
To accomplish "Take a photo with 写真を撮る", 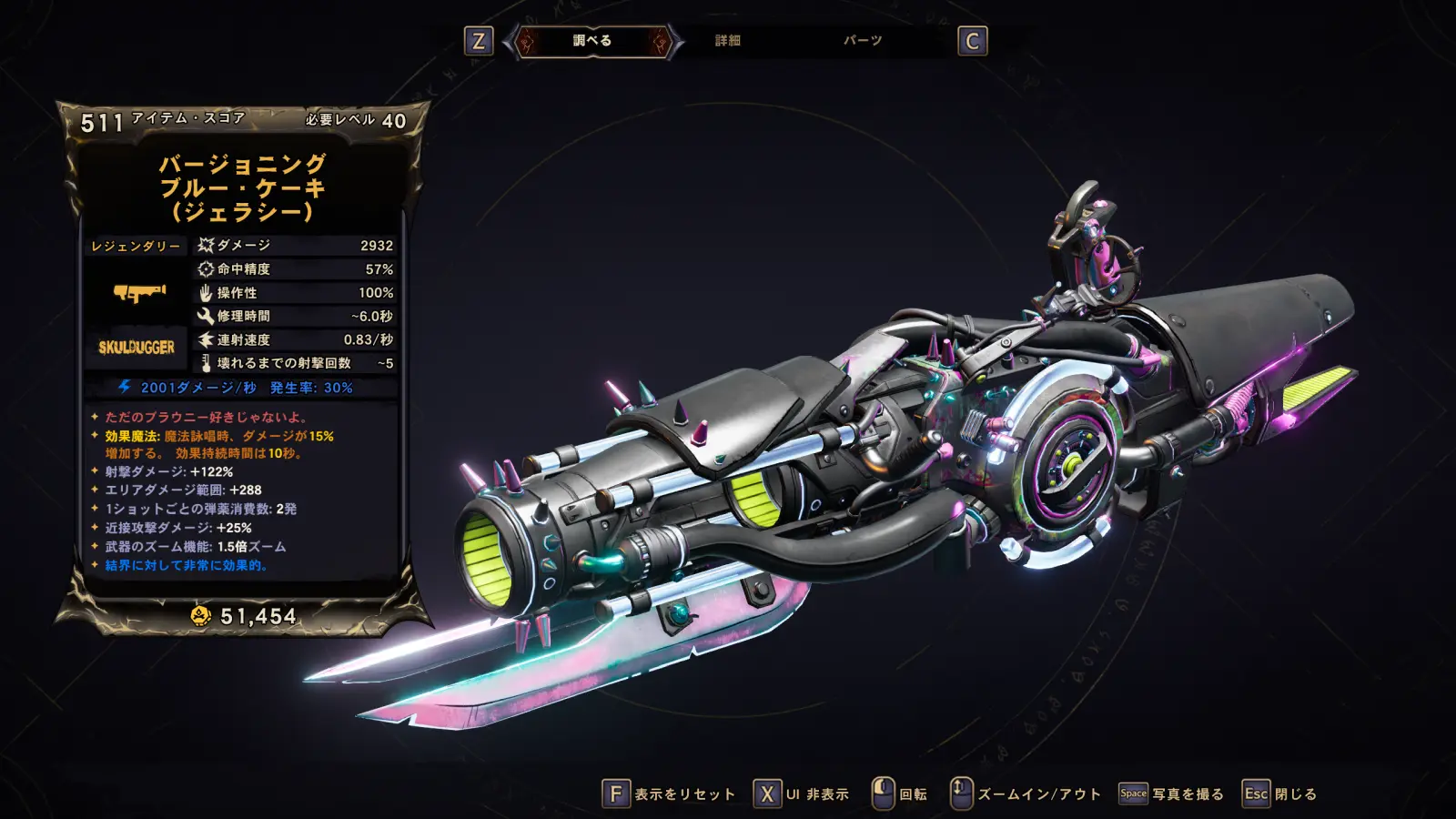I will (1171, 794).
